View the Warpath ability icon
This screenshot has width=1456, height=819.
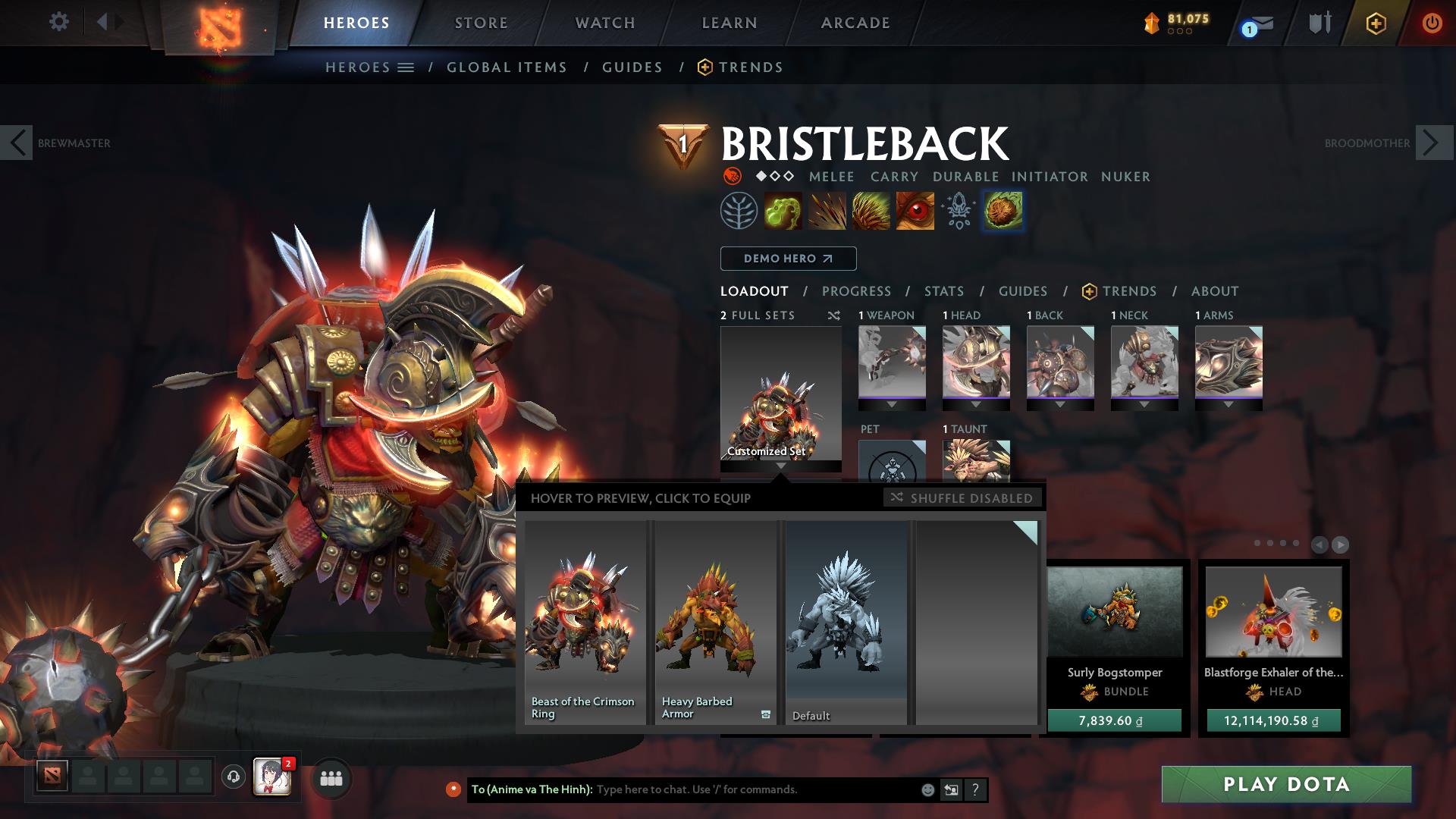917,211
